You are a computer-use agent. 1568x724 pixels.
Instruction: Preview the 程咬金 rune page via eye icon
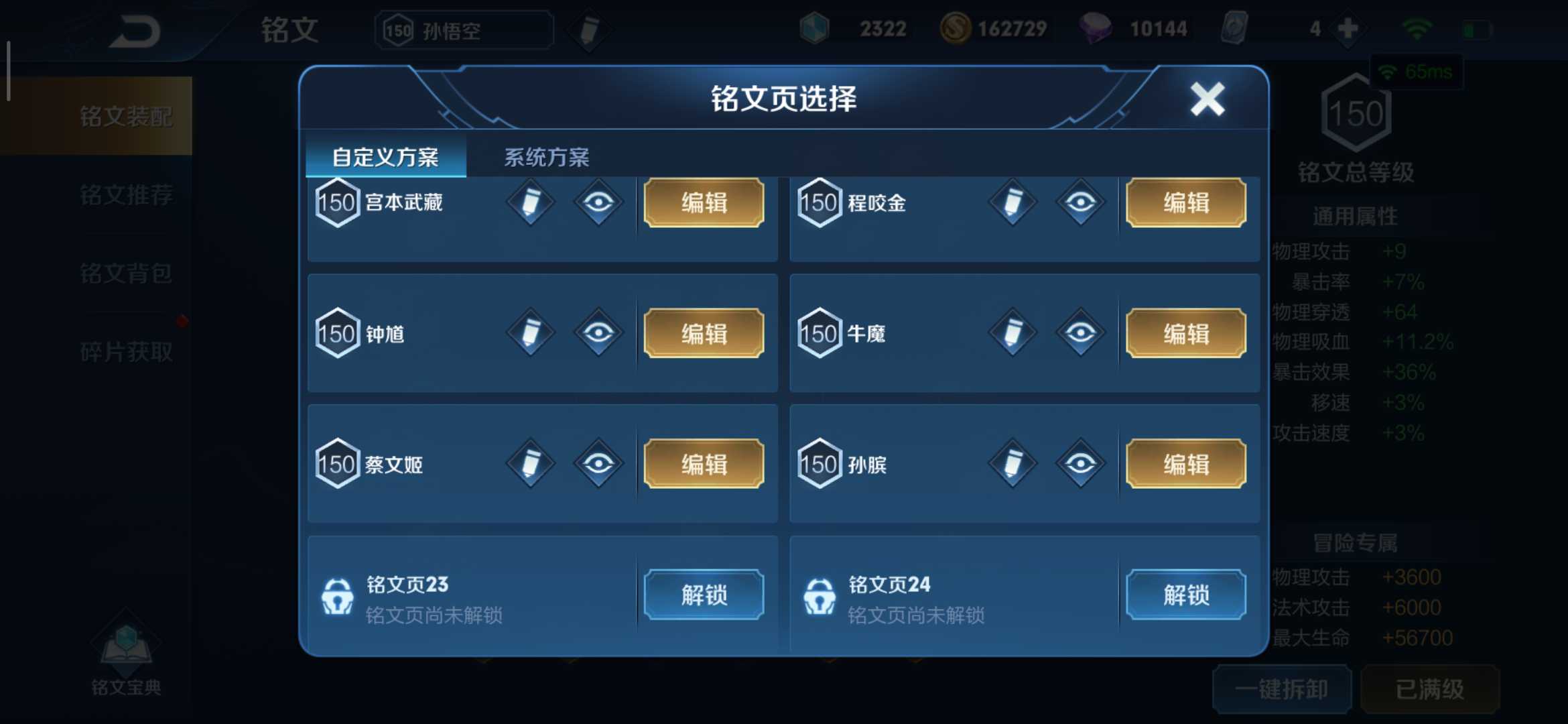tap(1079, 203)
